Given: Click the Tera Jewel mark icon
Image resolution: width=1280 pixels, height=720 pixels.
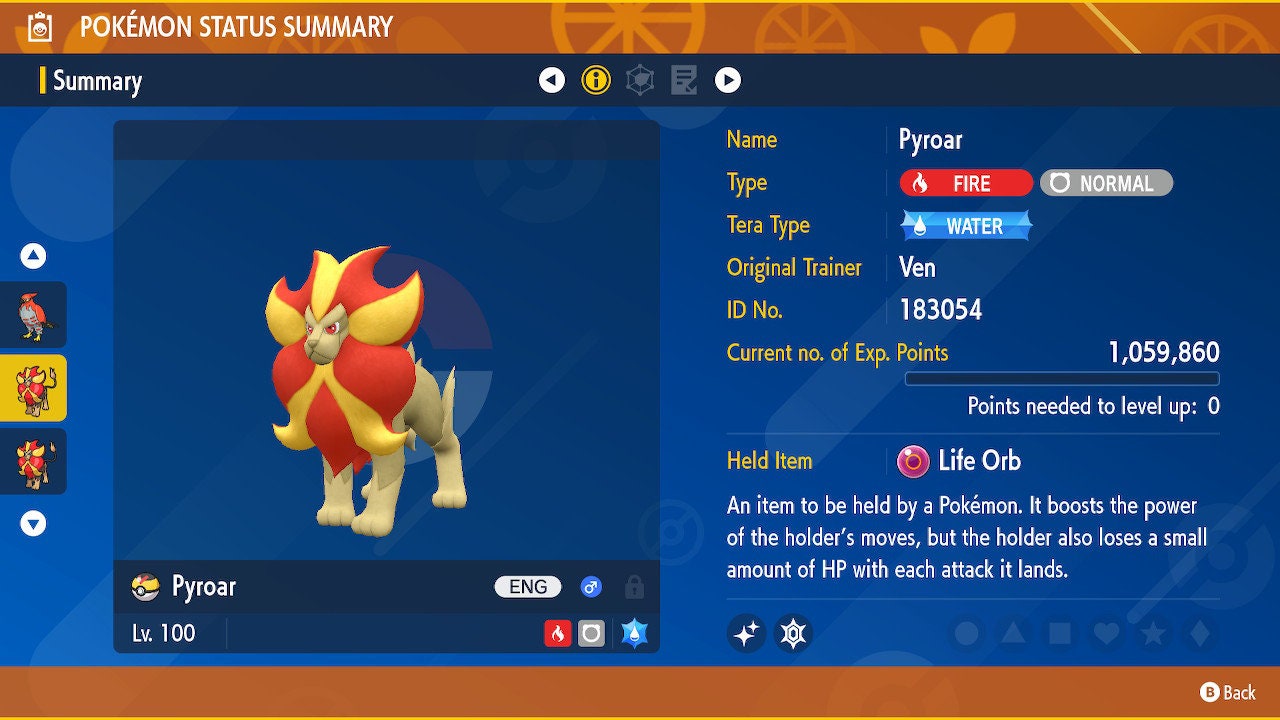Looking at the screenshot, I should click(x=793, y=633).
